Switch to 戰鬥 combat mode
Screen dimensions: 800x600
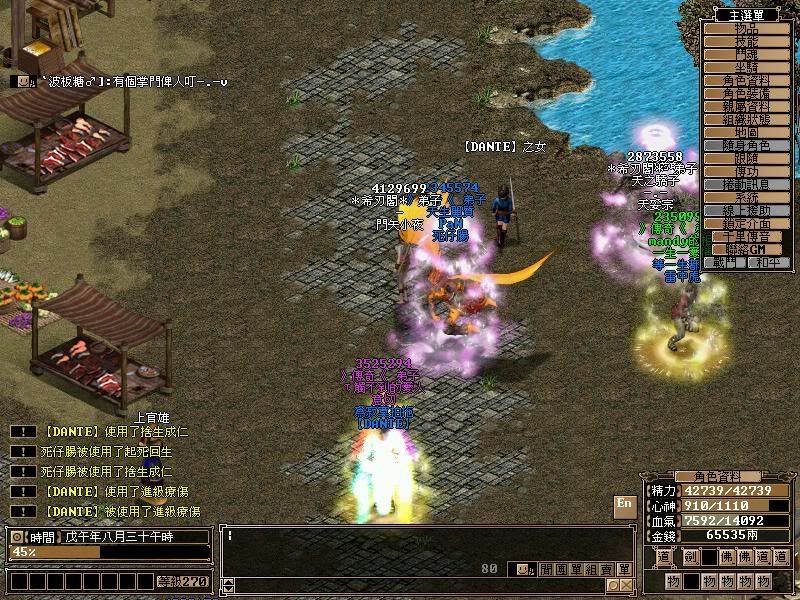tap(725, 262)
